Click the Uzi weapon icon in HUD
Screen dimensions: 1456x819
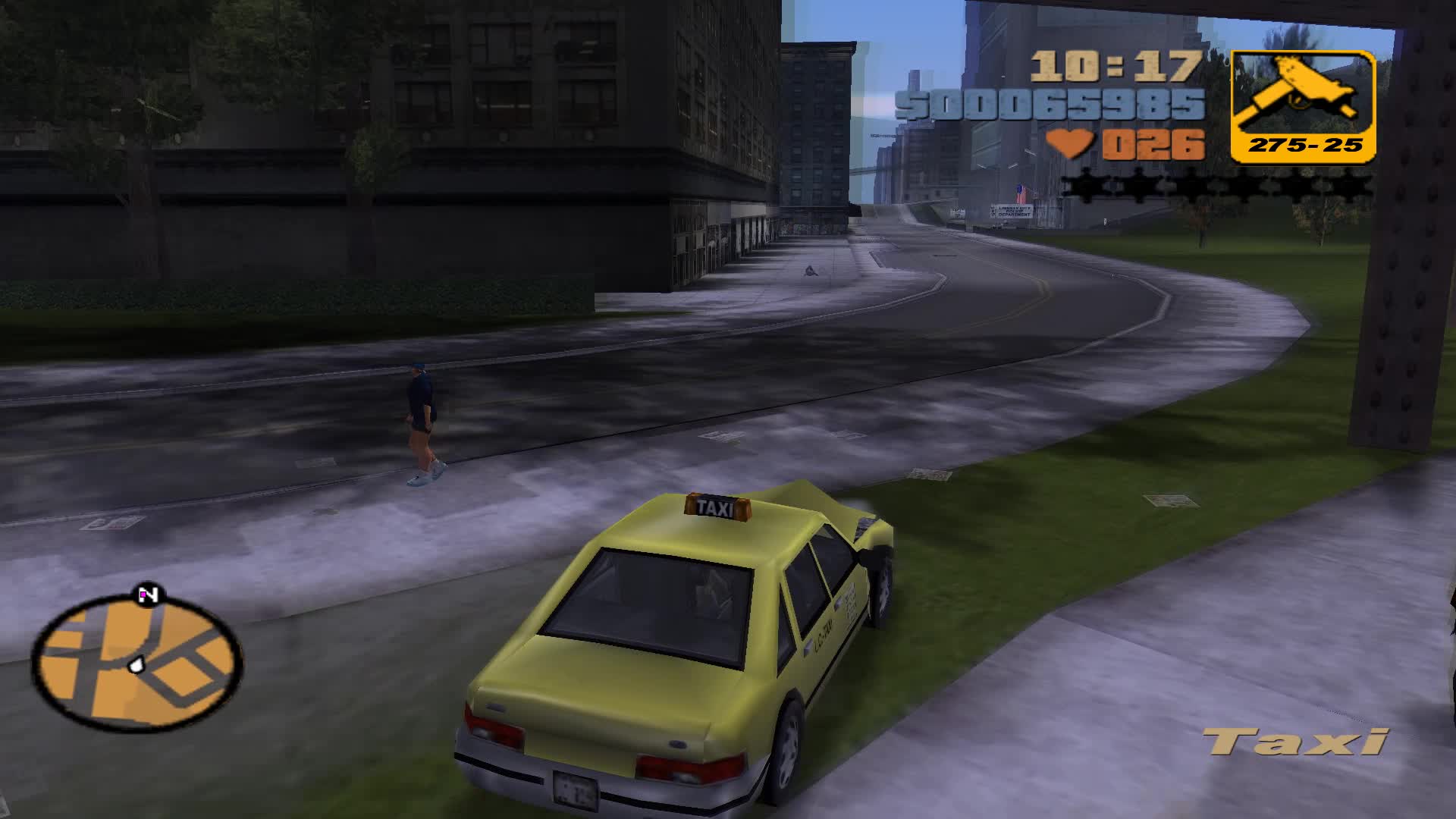(x=1299, y=91)
